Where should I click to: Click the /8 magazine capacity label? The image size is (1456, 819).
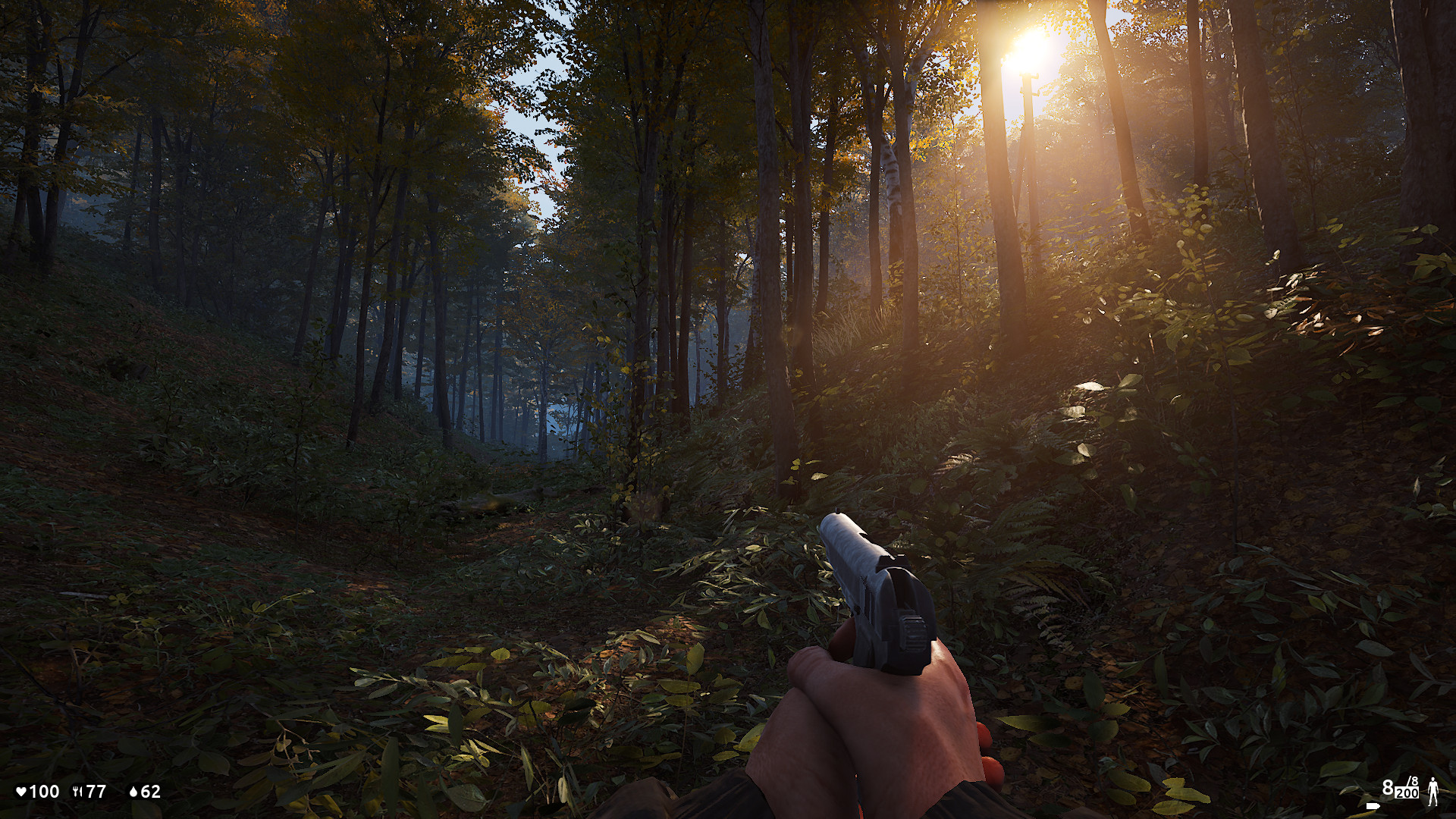point(1411,782)
